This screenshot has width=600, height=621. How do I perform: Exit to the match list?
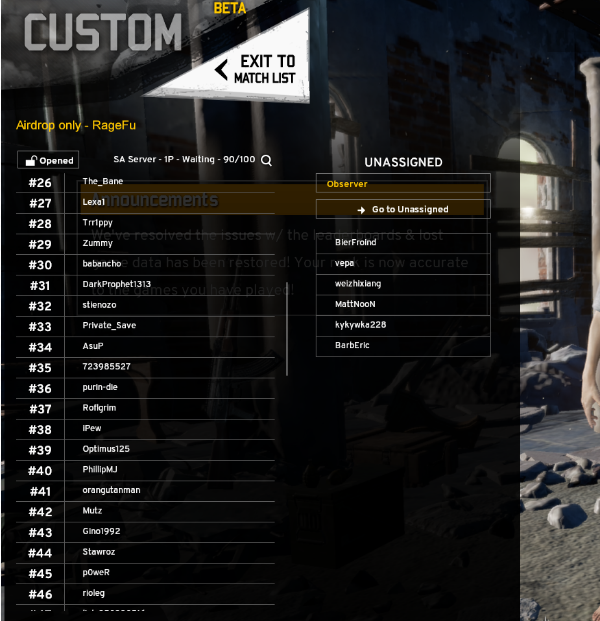(x=255, y=69)
